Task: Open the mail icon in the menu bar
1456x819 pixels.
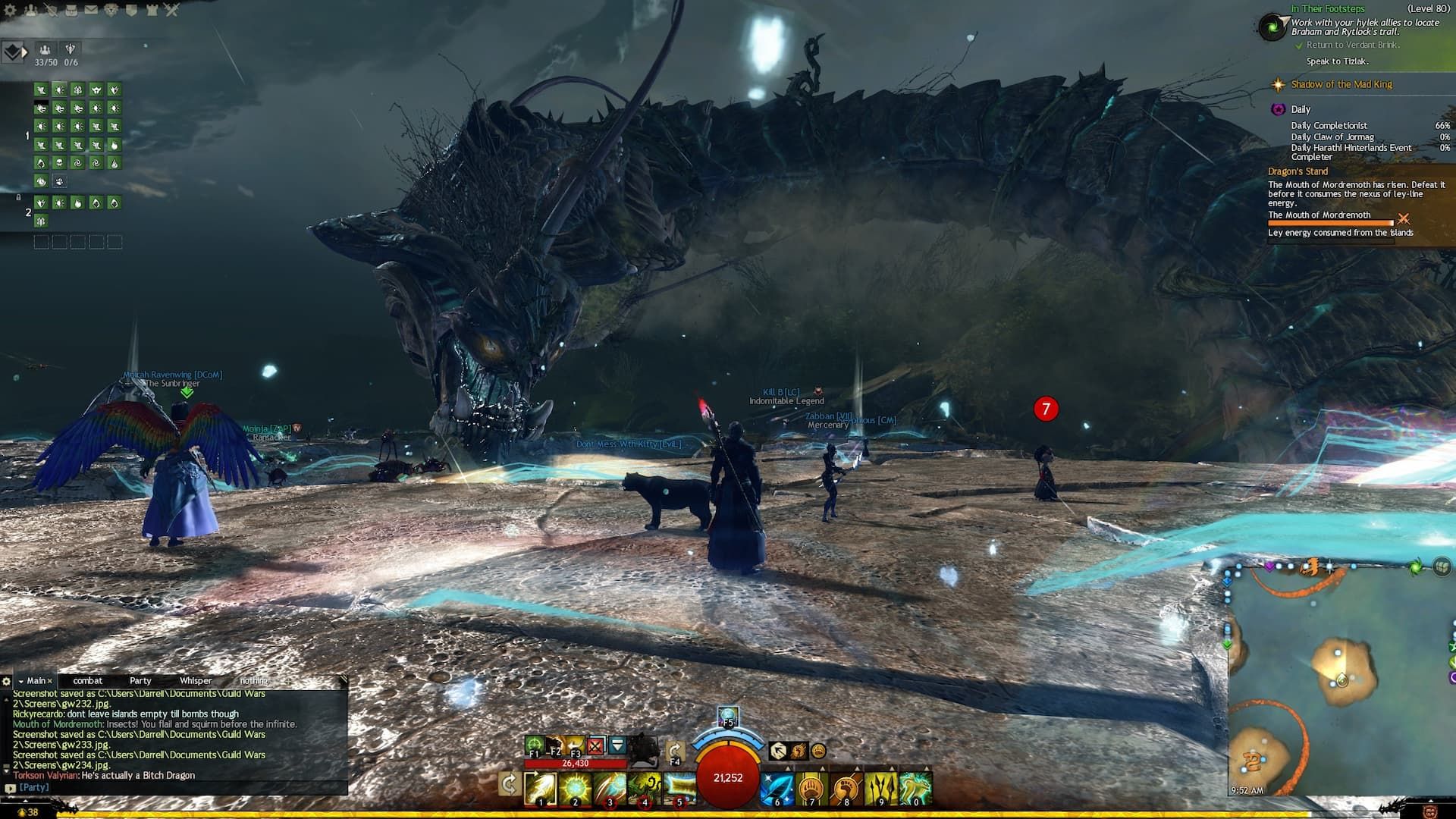Action: tap(91, 10)
